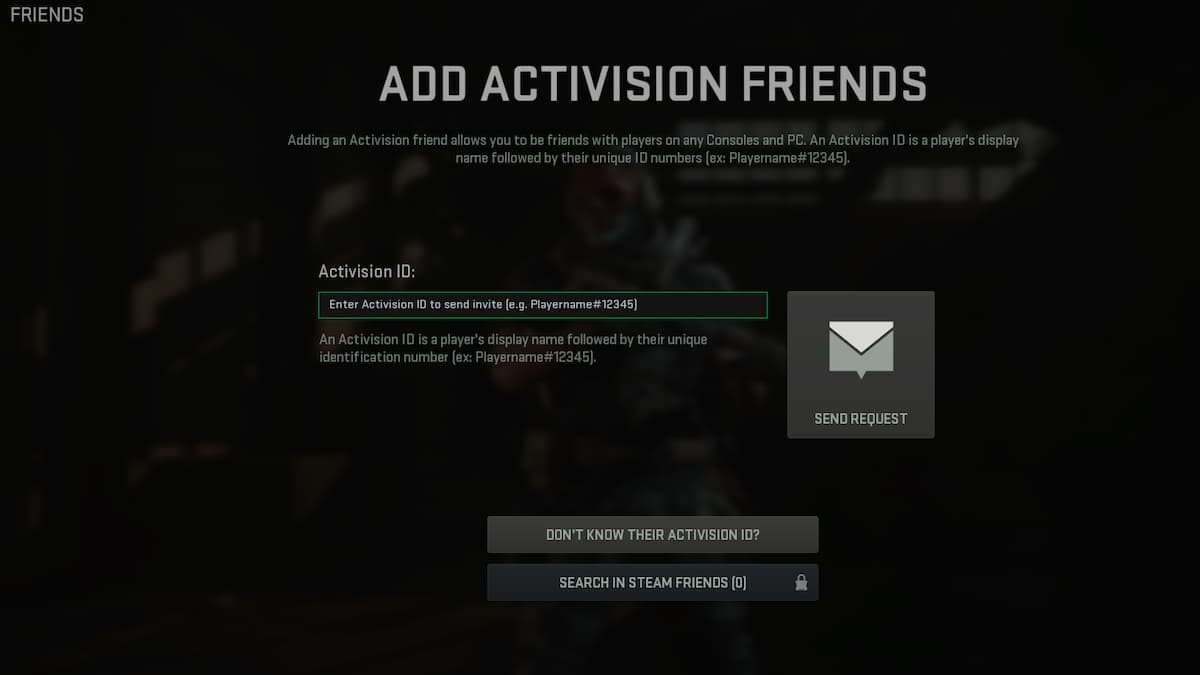The width and height of the screenshot is (1200, 675).
Task: Choose Search in Steam Friends
Action: pos(652,582)
